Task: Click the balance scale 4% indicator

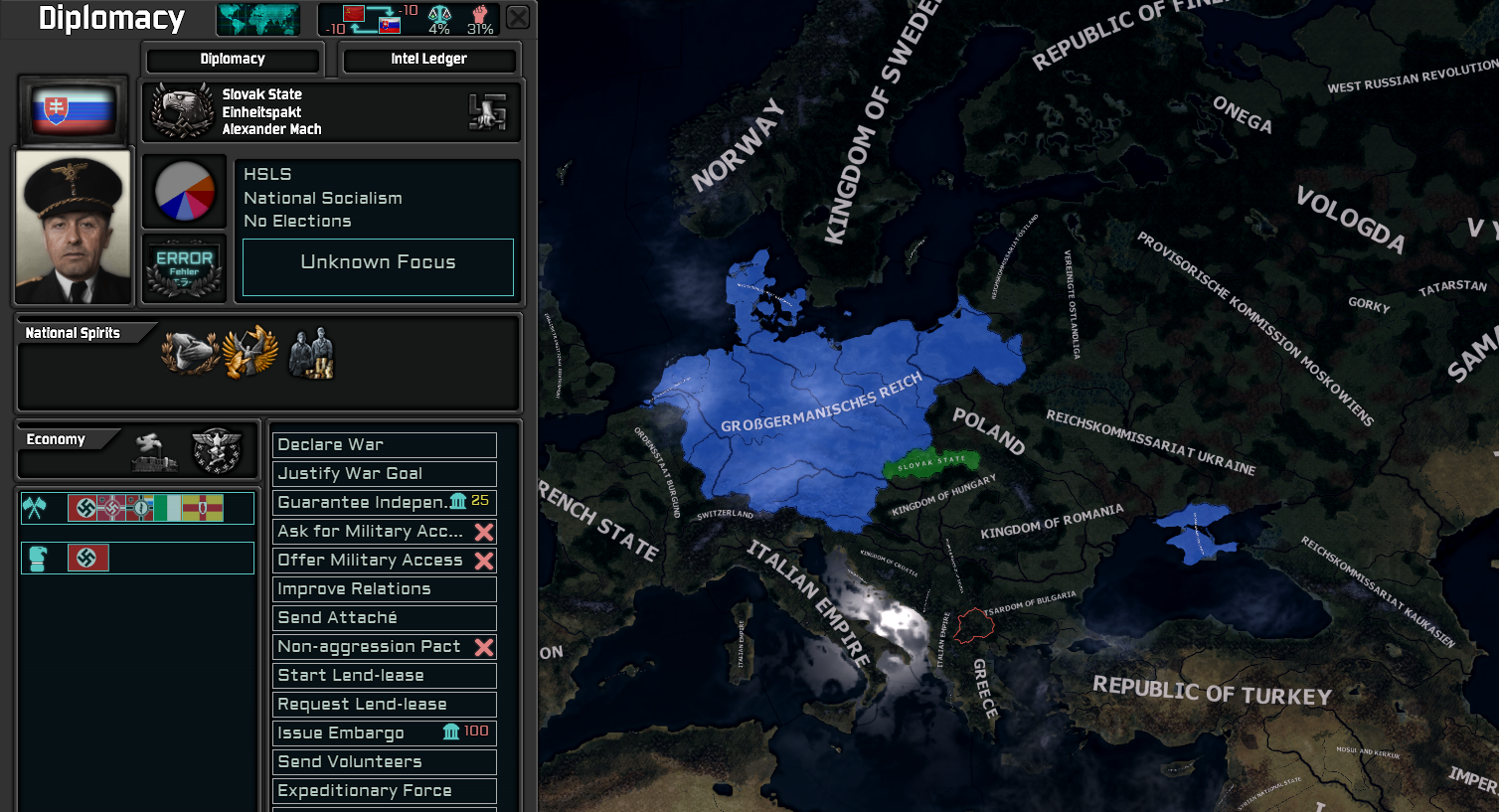Action: (x=438, y=18)
